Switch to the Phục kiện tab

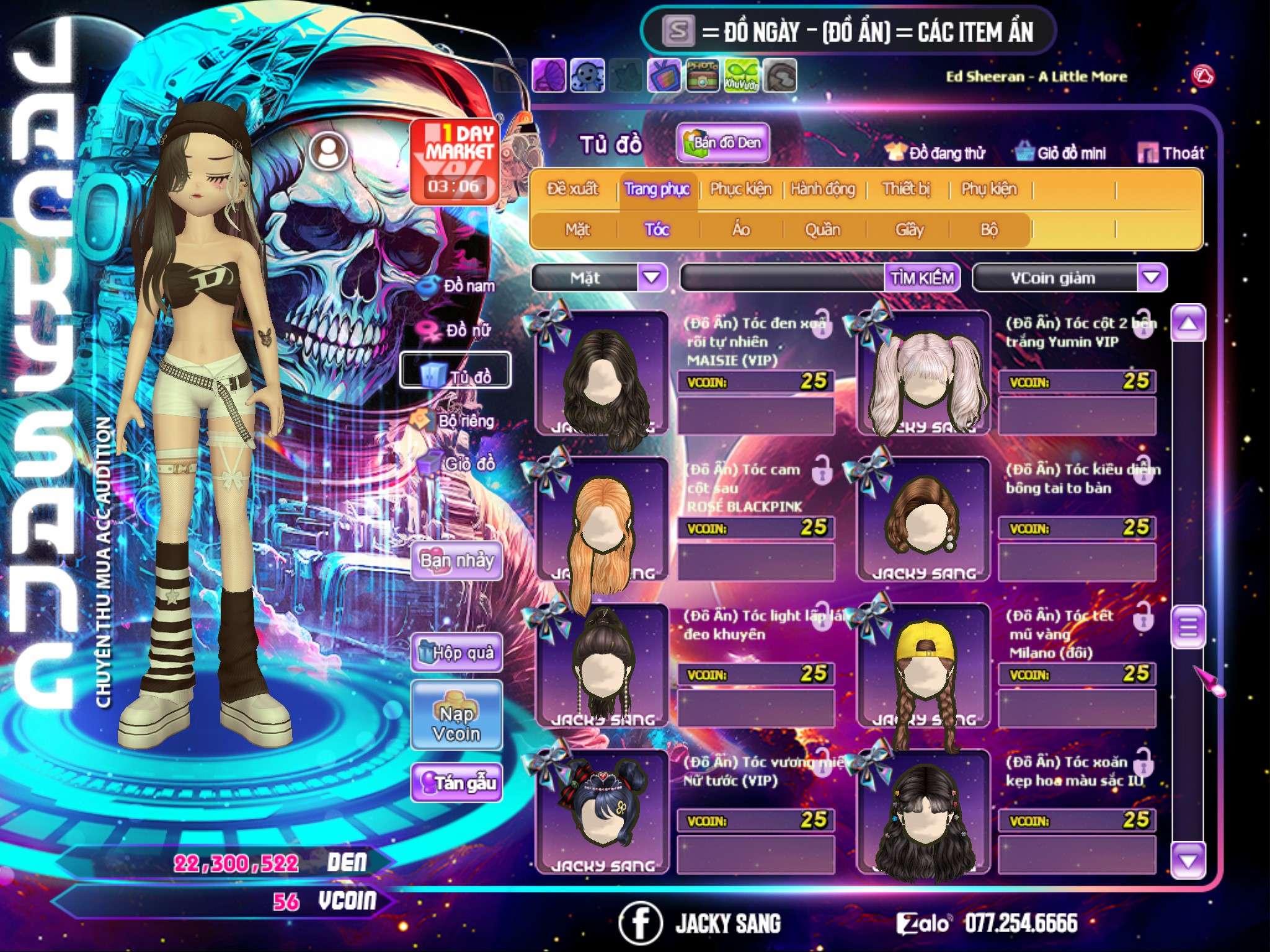coord(740,189)
